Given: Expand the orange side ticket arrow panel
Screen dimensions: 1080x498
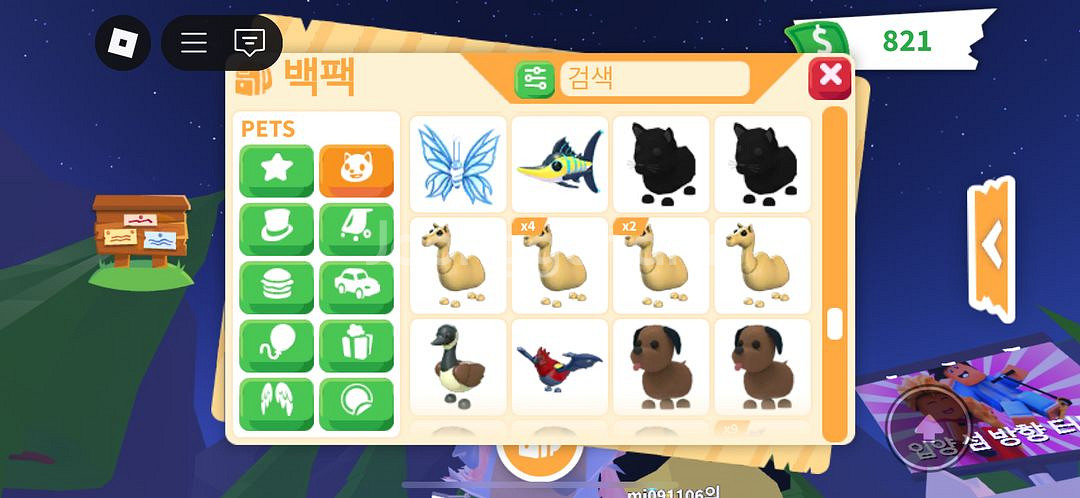Looking at the screenshot, I should (x=991, y=247).
